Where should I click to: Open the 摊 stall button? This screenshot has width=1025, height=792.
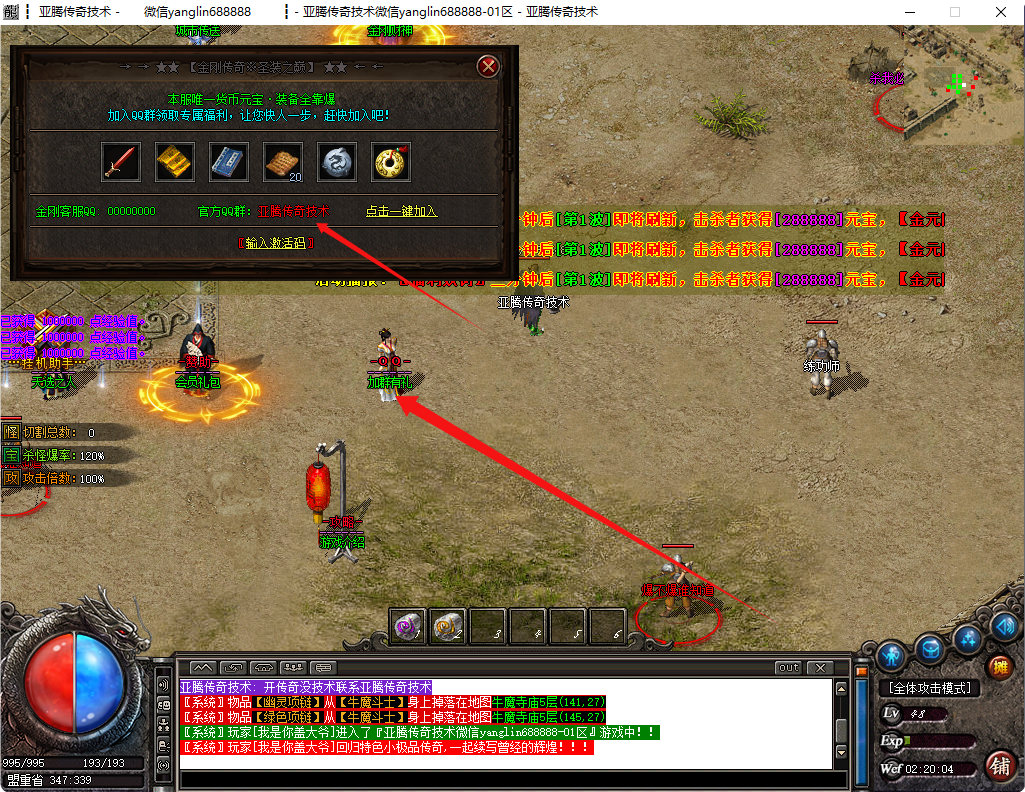coord(998,667)
